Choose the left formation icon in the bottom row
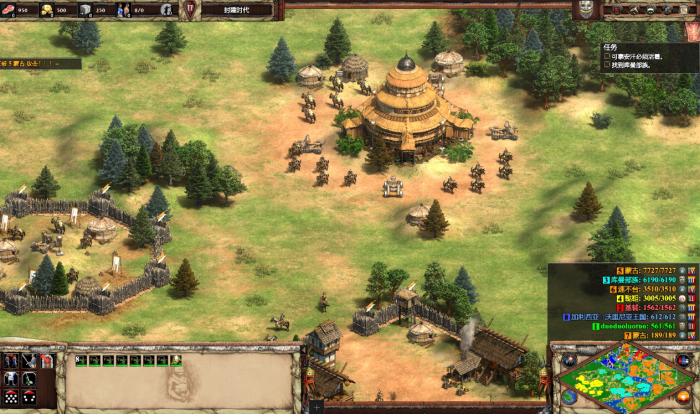The image size is (700, 414). [x=11, y=396]
